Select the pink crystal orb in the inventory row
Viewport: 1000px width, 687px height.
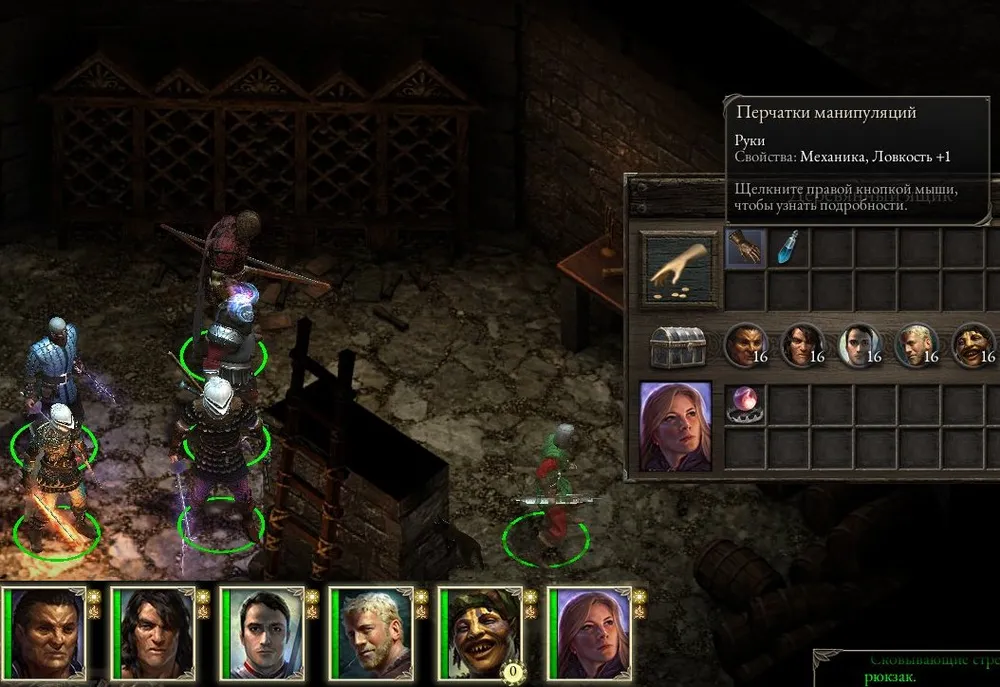click(x=745, y=402)
